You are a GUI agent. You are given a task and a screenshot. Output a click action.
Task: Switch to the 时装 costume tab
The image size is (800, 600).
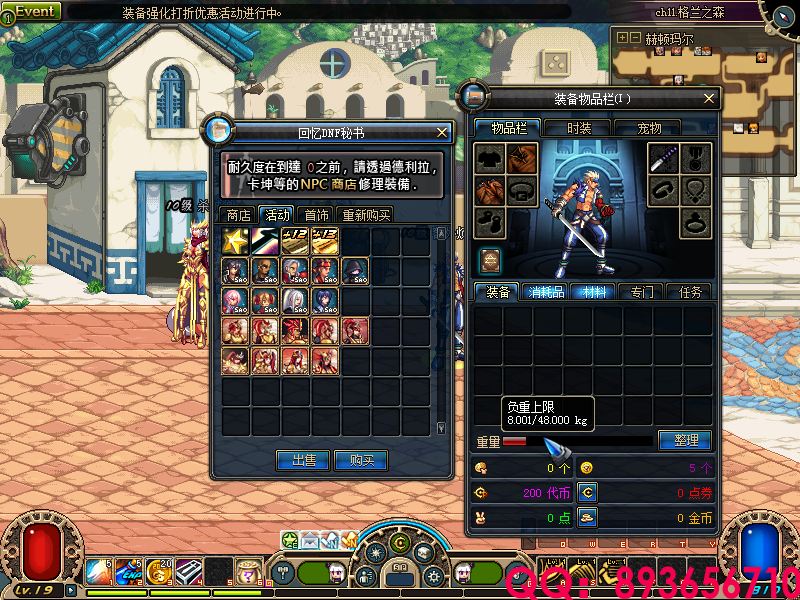(579, 128)
